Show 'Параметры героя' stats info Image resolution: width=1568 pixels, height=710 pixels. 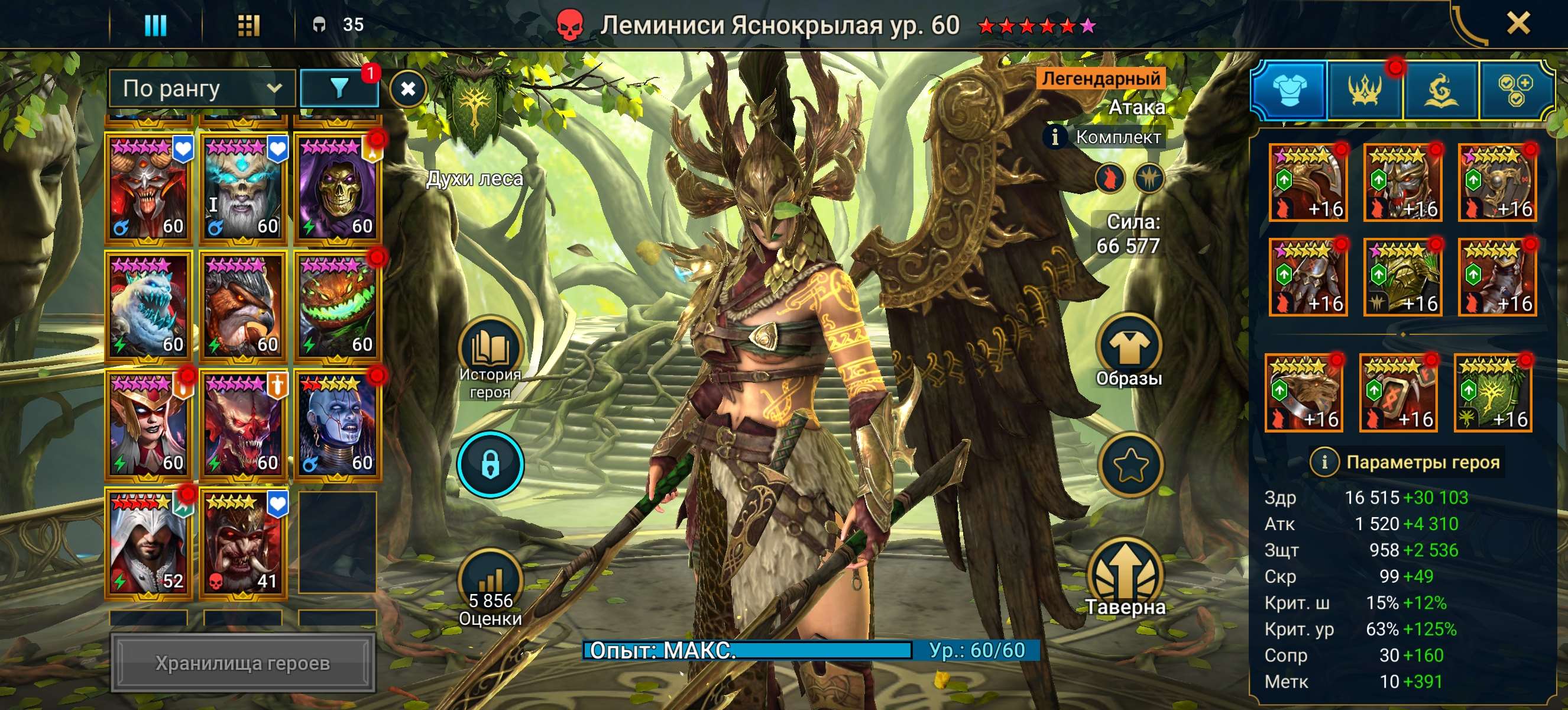click(1324, 462)
